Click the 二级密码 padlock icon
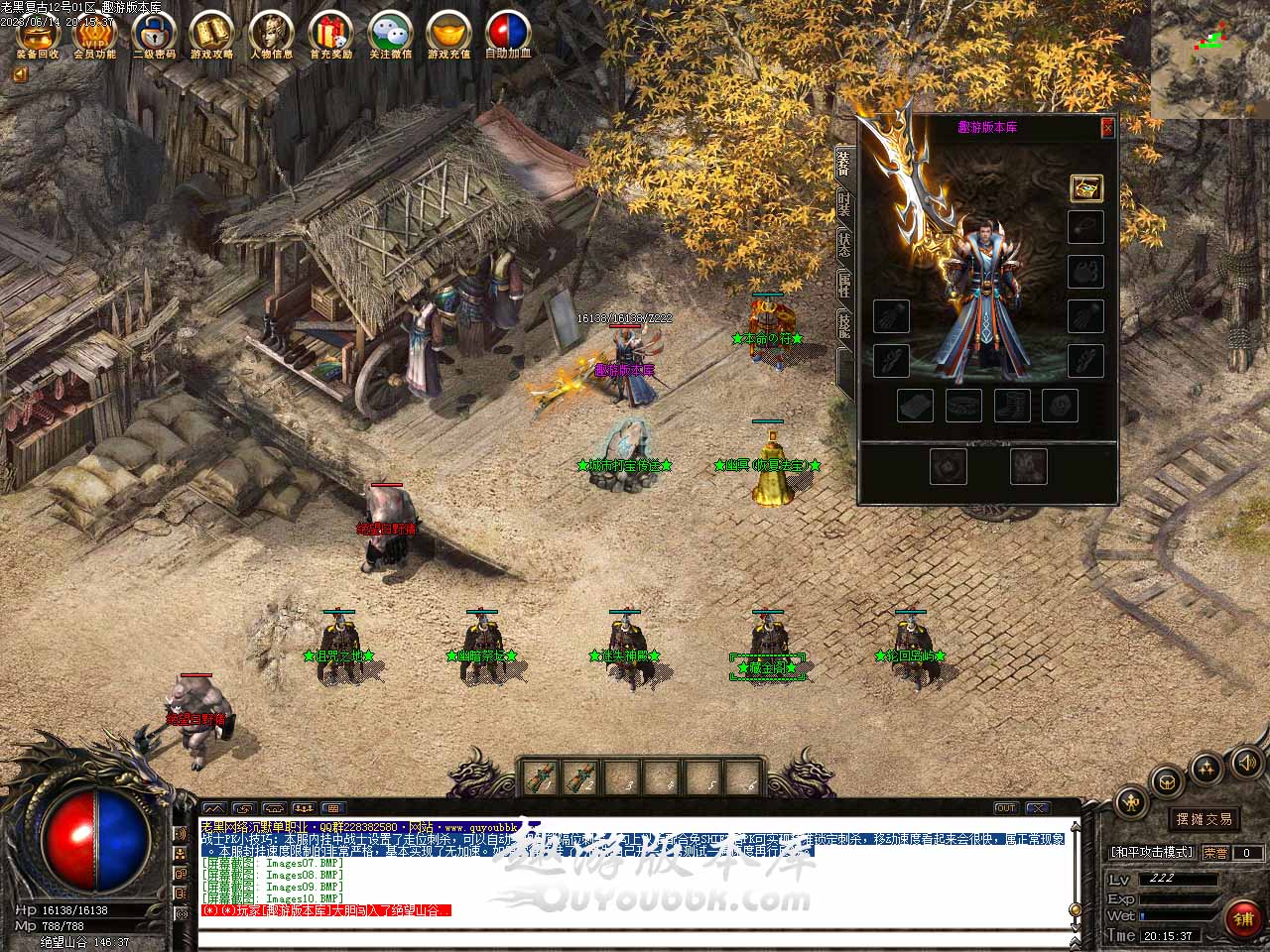 point(154,34)
